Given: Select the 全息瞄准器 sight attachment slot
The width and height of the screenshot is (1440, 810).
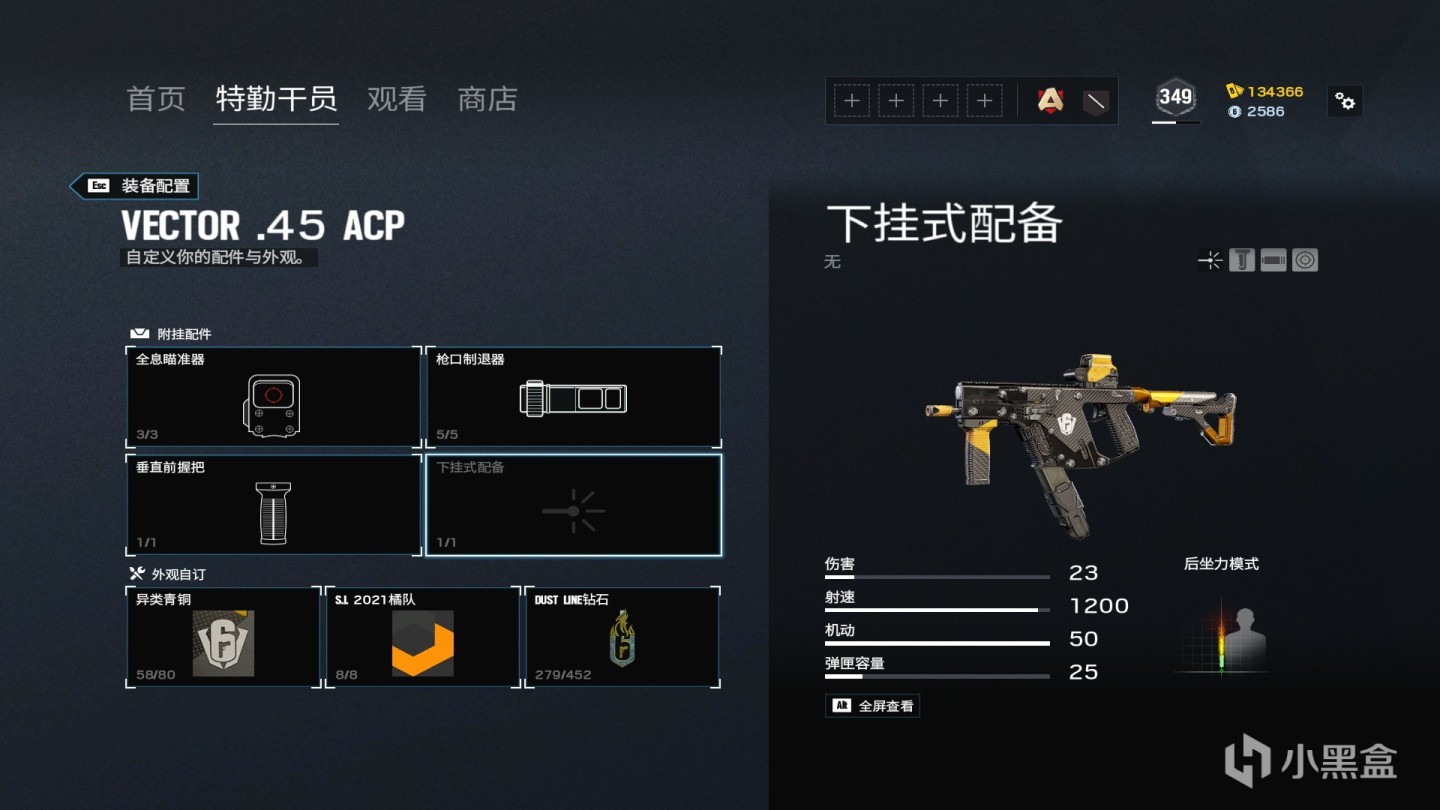Looking at the screenshot, I should point(273,397).
